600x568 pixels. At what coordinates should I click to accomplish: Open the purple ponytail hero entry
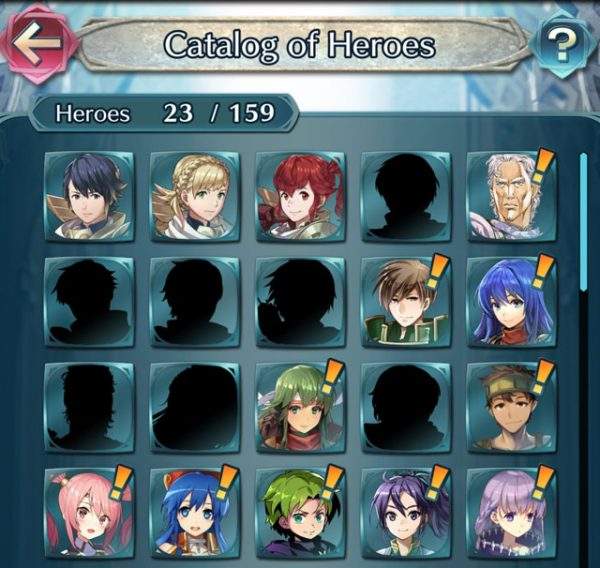(x=405, y=512)
